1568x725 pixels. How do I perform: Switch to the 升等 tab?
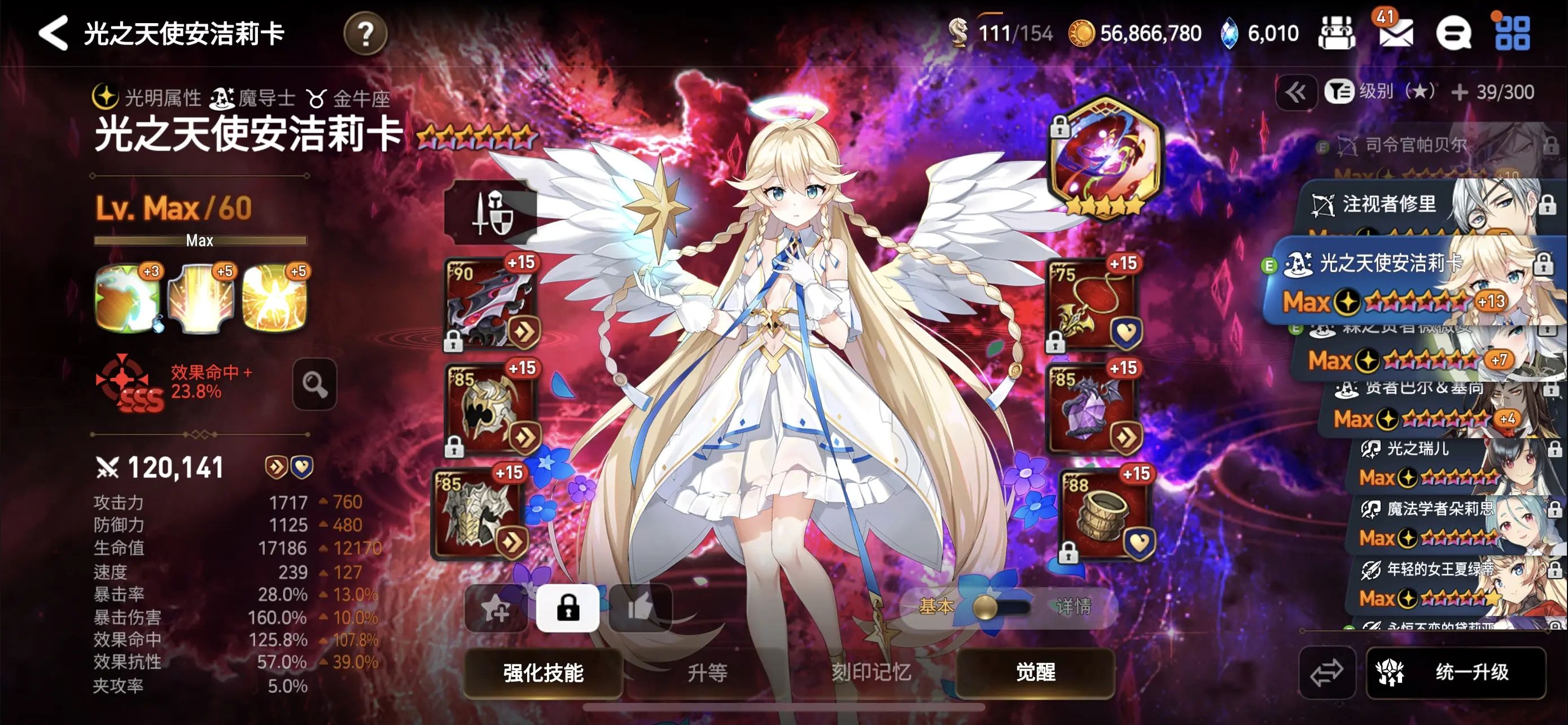coord(708,674)
